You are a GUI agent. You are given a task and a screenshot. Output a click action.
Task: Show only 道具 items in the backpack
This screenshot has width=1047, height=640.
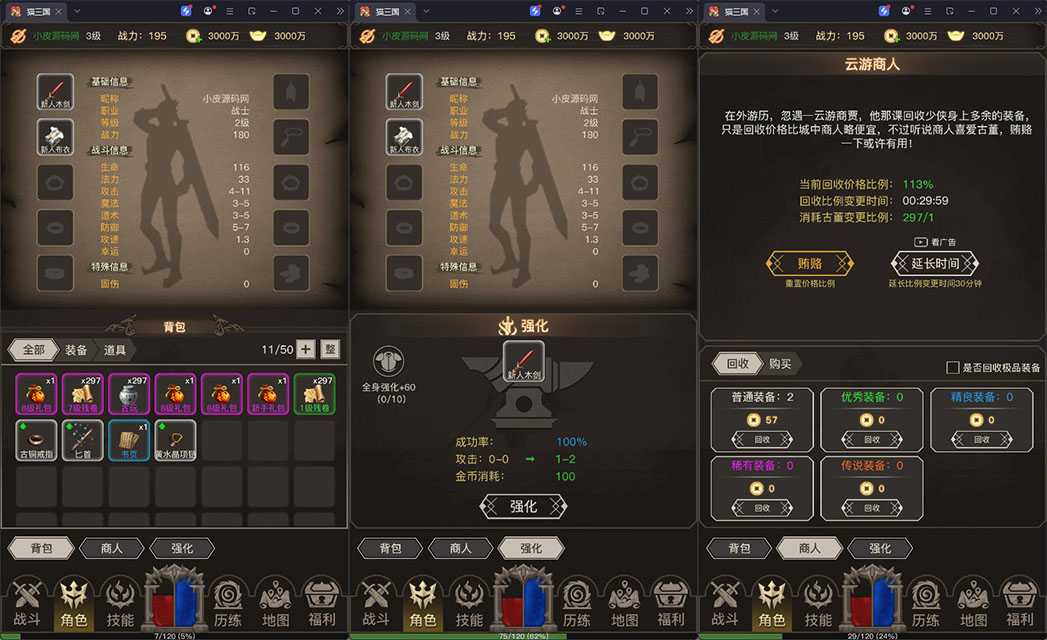114,350
